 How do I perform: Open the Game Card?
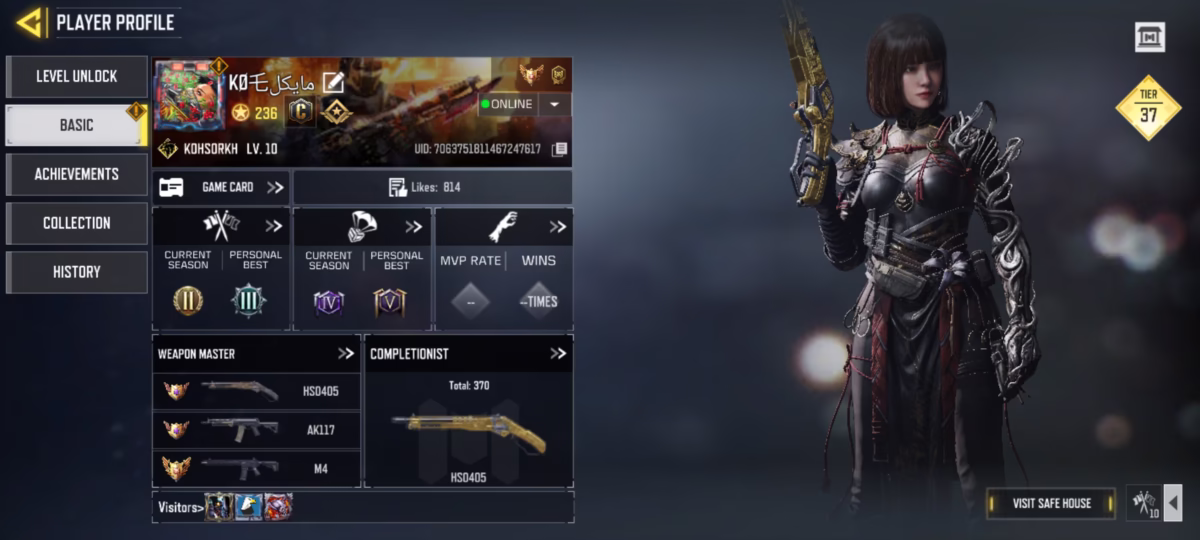(x=222, y=187)
